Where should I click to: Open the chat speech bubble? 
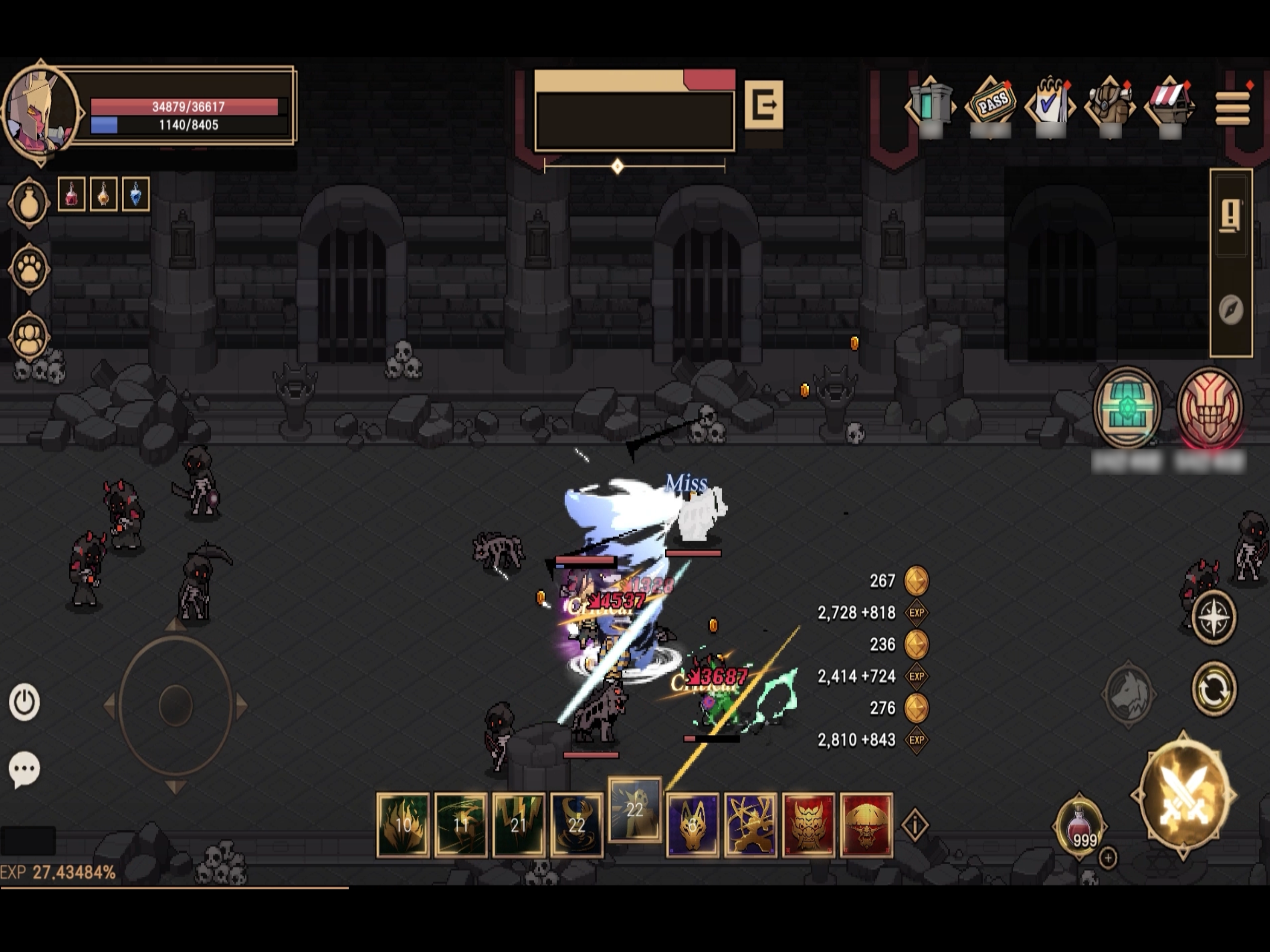pos(25,769)
